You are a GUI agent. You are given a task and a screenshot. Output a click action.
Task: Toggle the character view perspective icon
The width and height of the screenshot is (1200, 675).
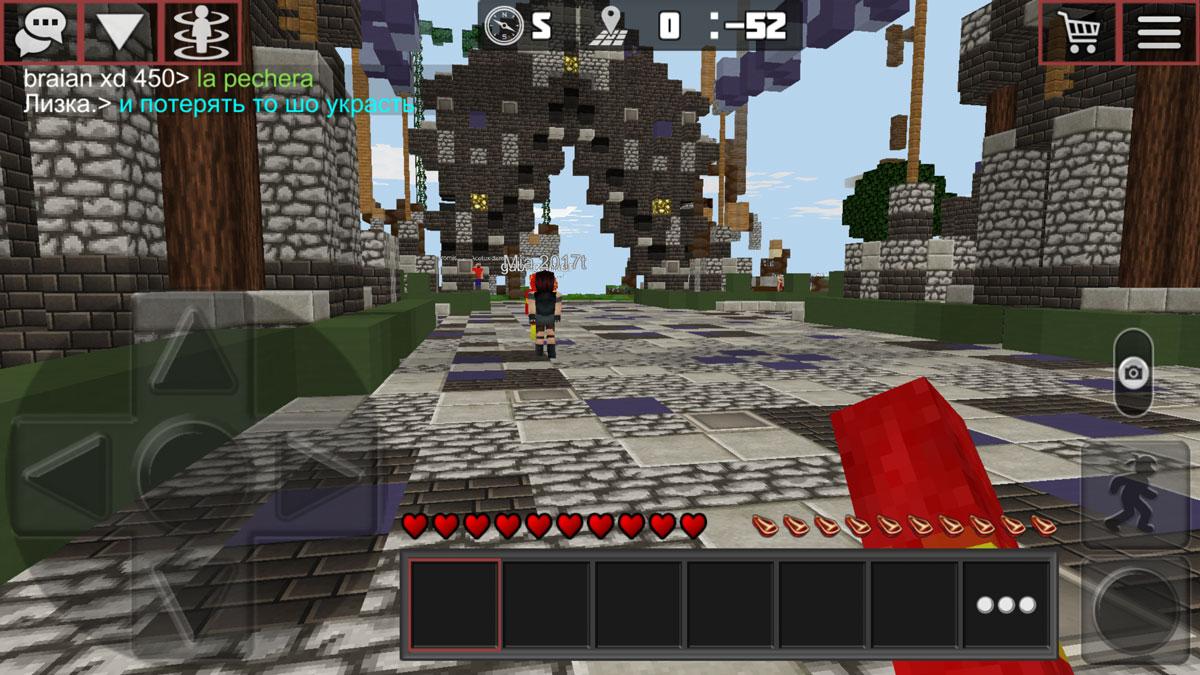click(202, 32)
